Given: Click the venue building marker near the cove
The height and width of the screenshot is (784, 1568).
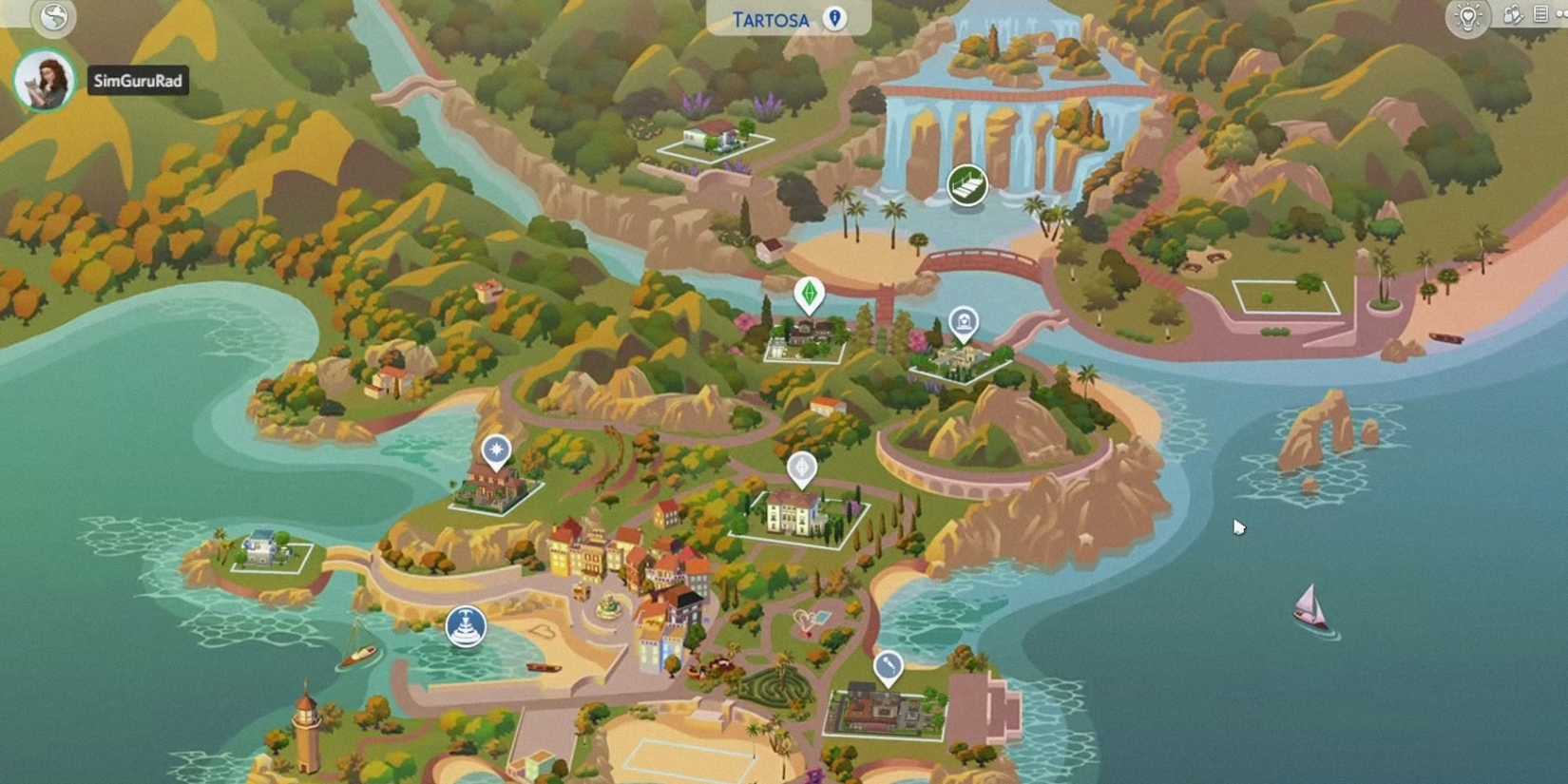Looking at the screenshot, I should [965, 323].
